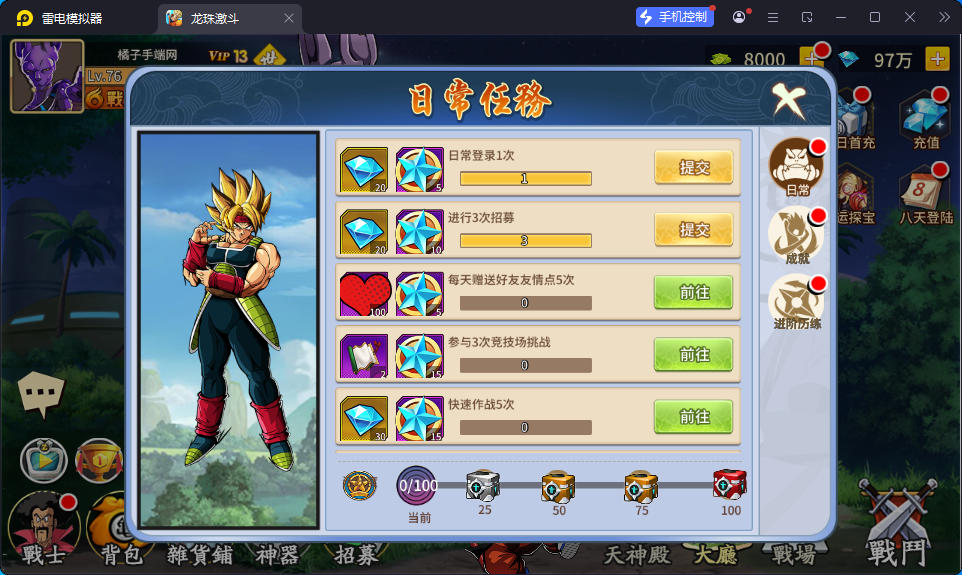Open the 充值 recharge shop icon
The width and height of the screenshot is (962, 575).
925,119
